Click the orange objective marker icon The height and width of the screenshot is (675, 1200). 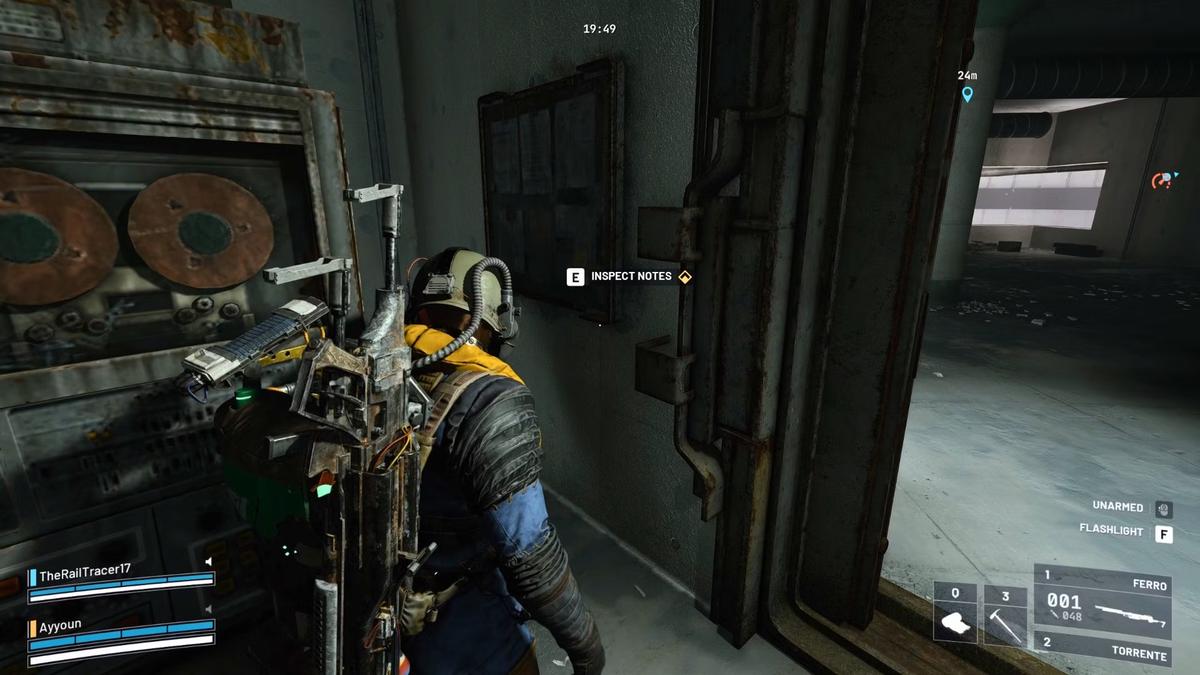coord(1162,181)
